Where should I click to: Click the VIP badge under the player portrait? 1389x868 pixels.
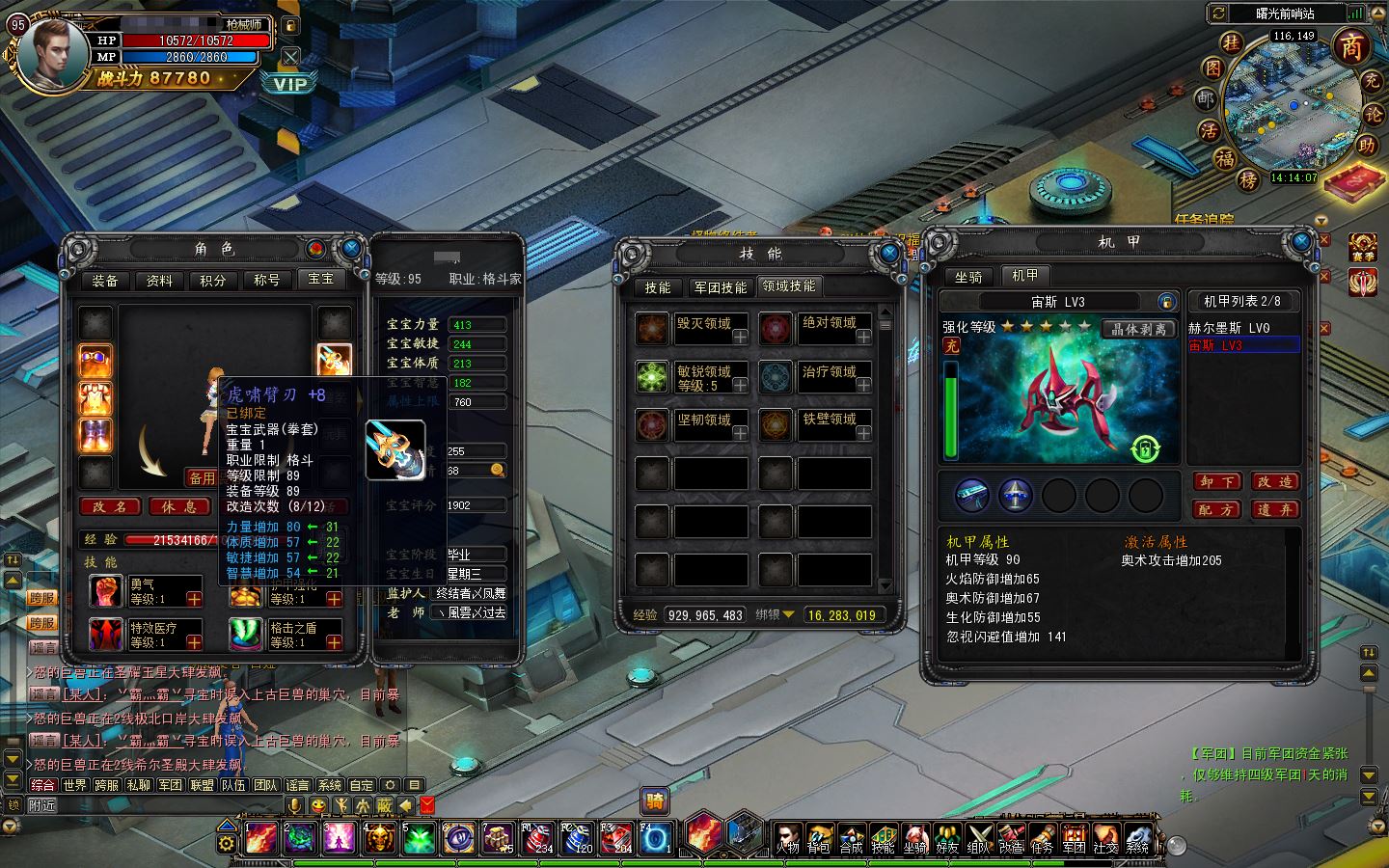pyautogui.click(x=290, y=84)
